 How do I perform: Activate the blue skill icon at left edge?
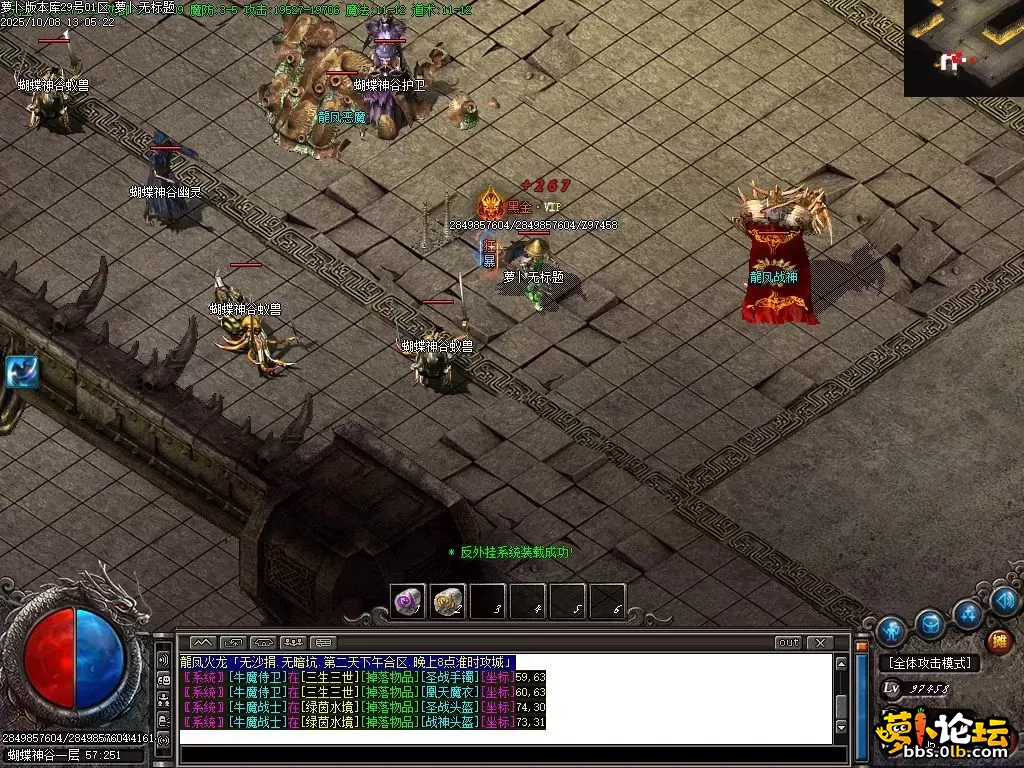point(20,371)
